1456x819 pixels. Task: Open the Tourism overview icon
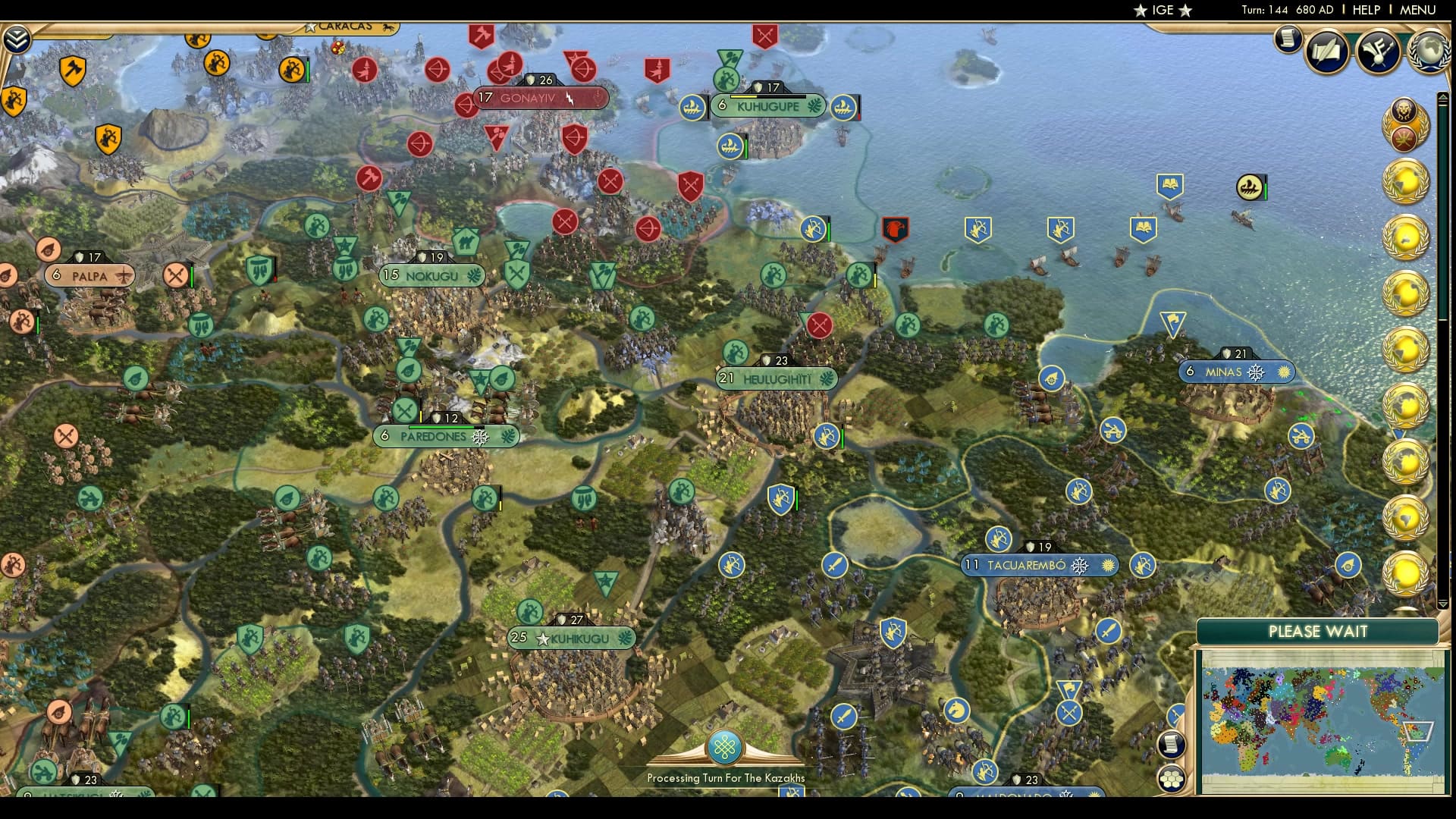coord(1379,53)
